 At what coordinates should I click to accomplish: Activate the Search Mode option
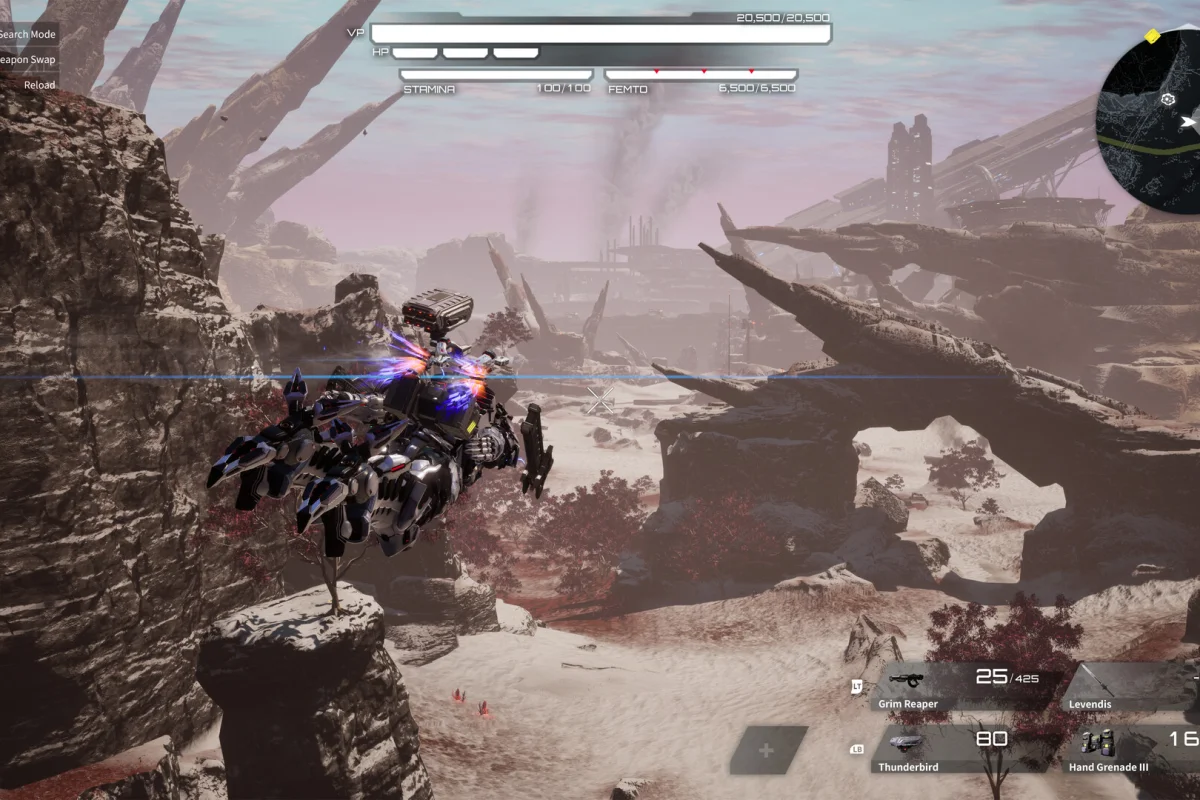coord(28,34)
